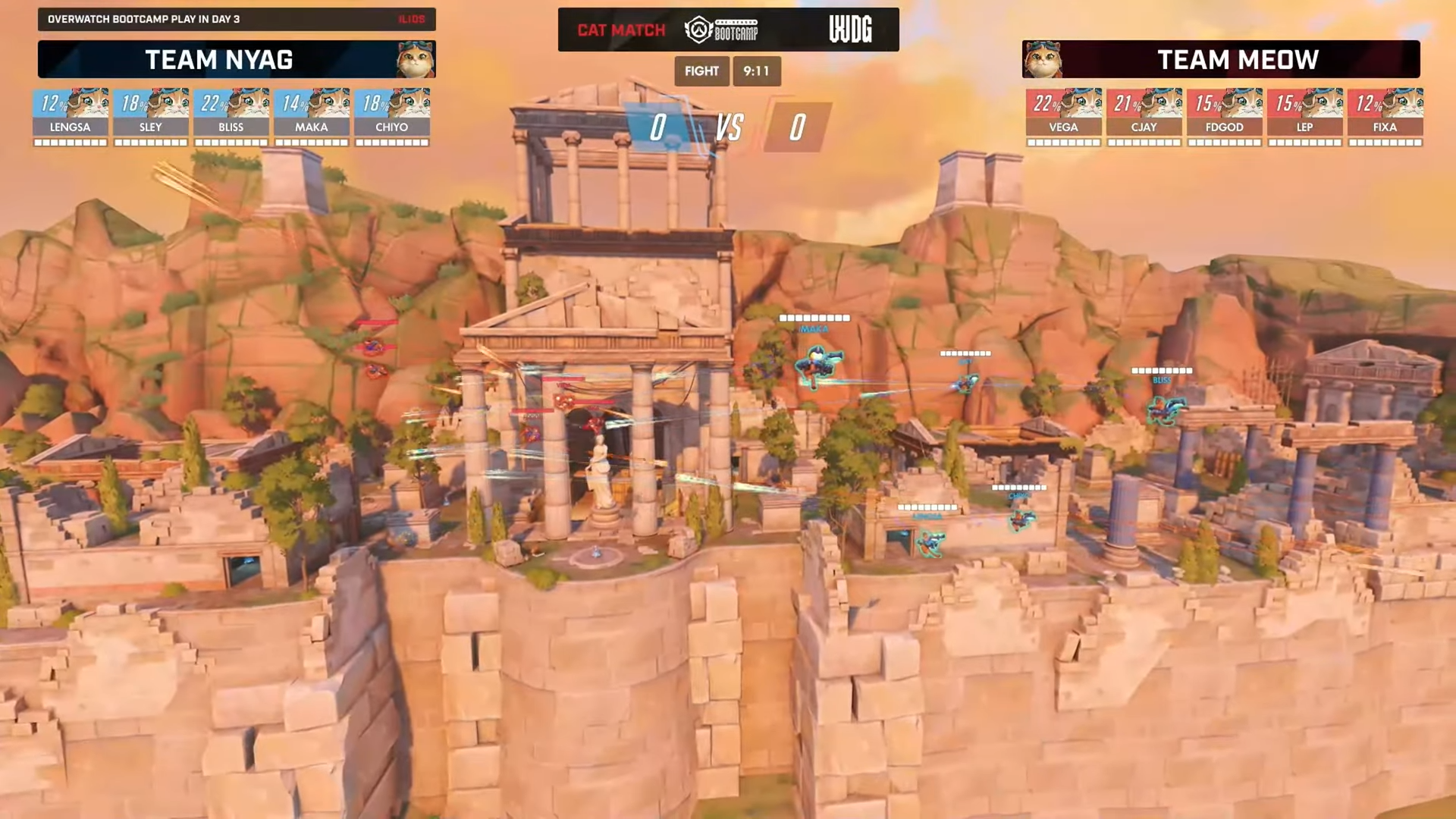This screenshot has width=1456, height=819.
Task: Click MAKA's player card
Action: click(312, 116)
